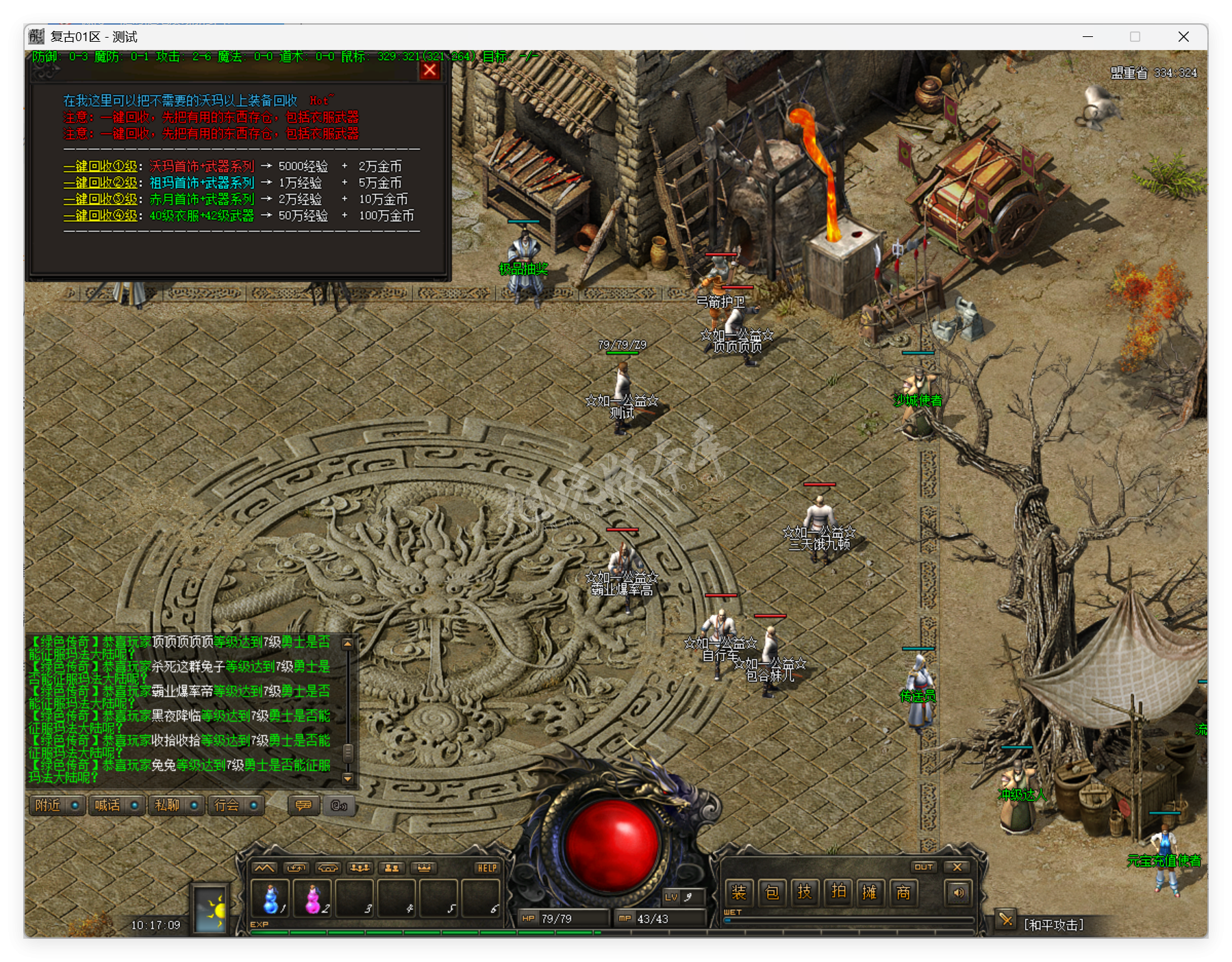Viewport: 1232px width, 962px height.
Task: Open the guild panel crown icon
Action: point(424,866)
